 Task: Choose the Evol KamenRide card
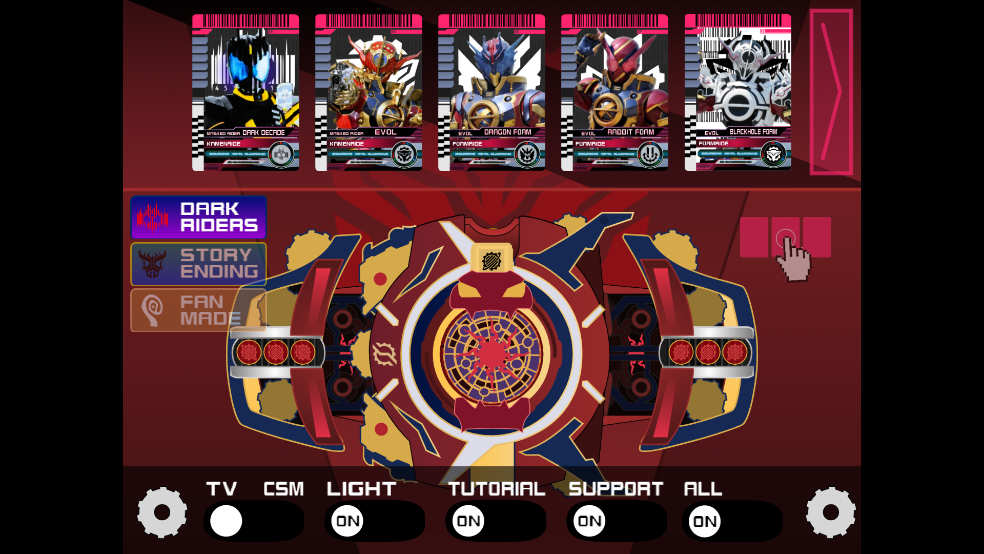click(368, 92)
